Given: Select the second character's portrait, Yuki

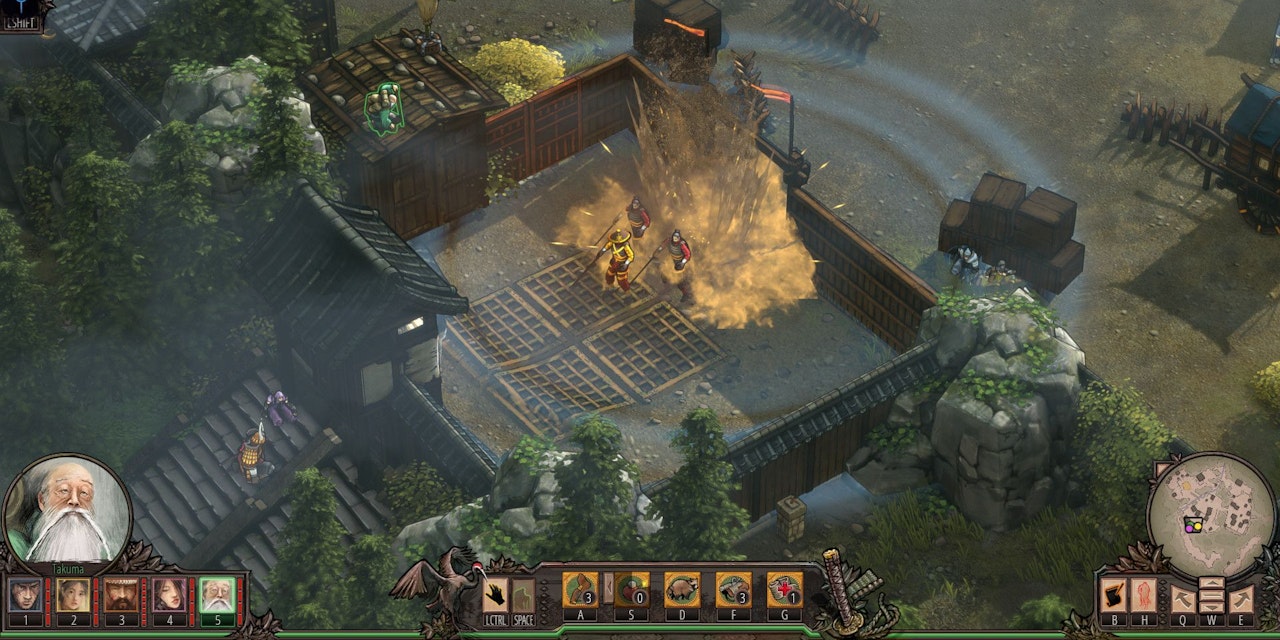Looking at the screenshot, I should click(73, 595).
